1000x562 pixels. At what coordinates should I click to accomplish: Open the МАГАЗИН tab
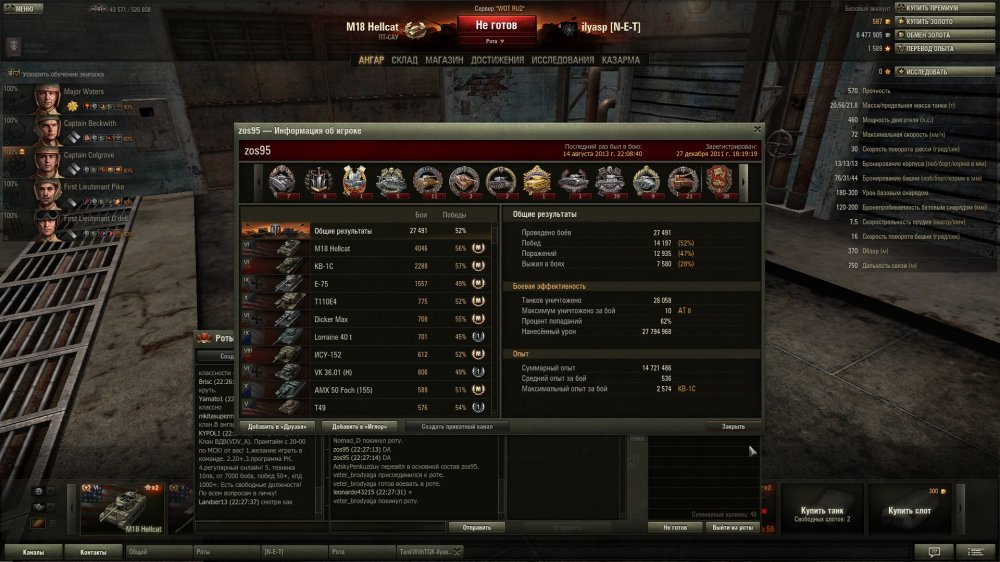click(x=443, y=60)
